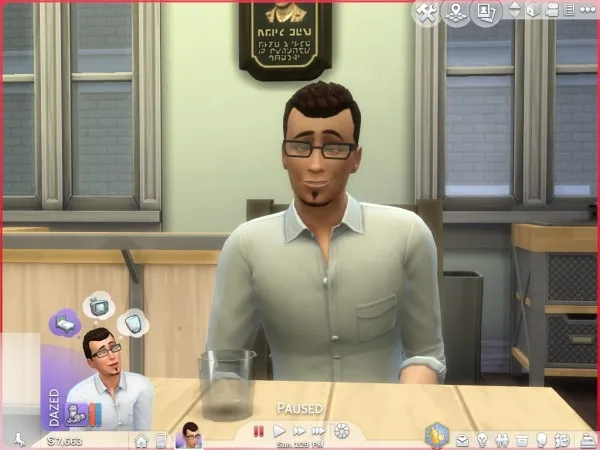The height and width of the screenshot is (450, 600).
Task: Open the Relationships panel icon
Action: 501,439
